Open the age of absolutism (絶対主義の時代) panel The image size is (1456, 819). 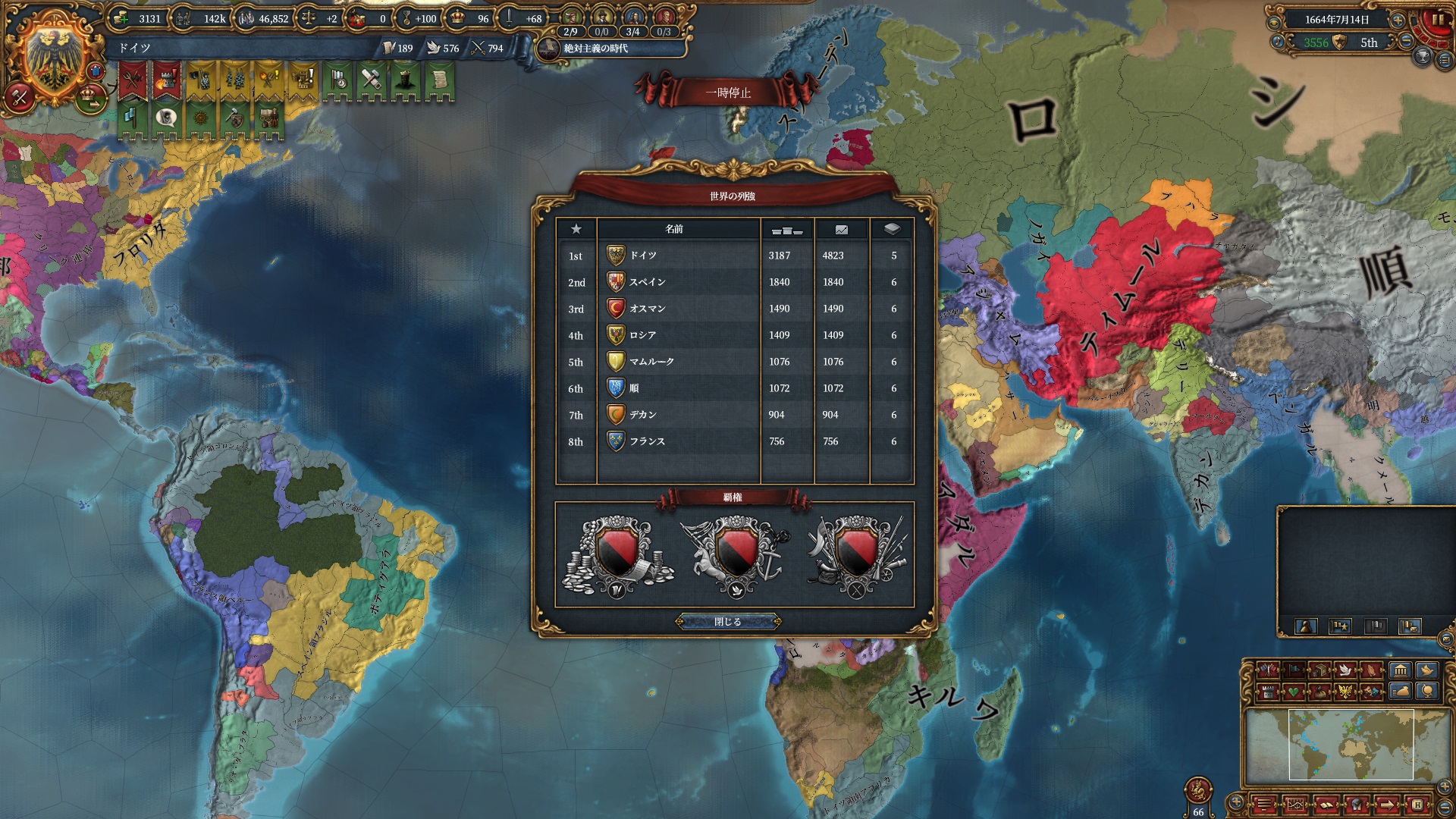[x=595, y=49]
